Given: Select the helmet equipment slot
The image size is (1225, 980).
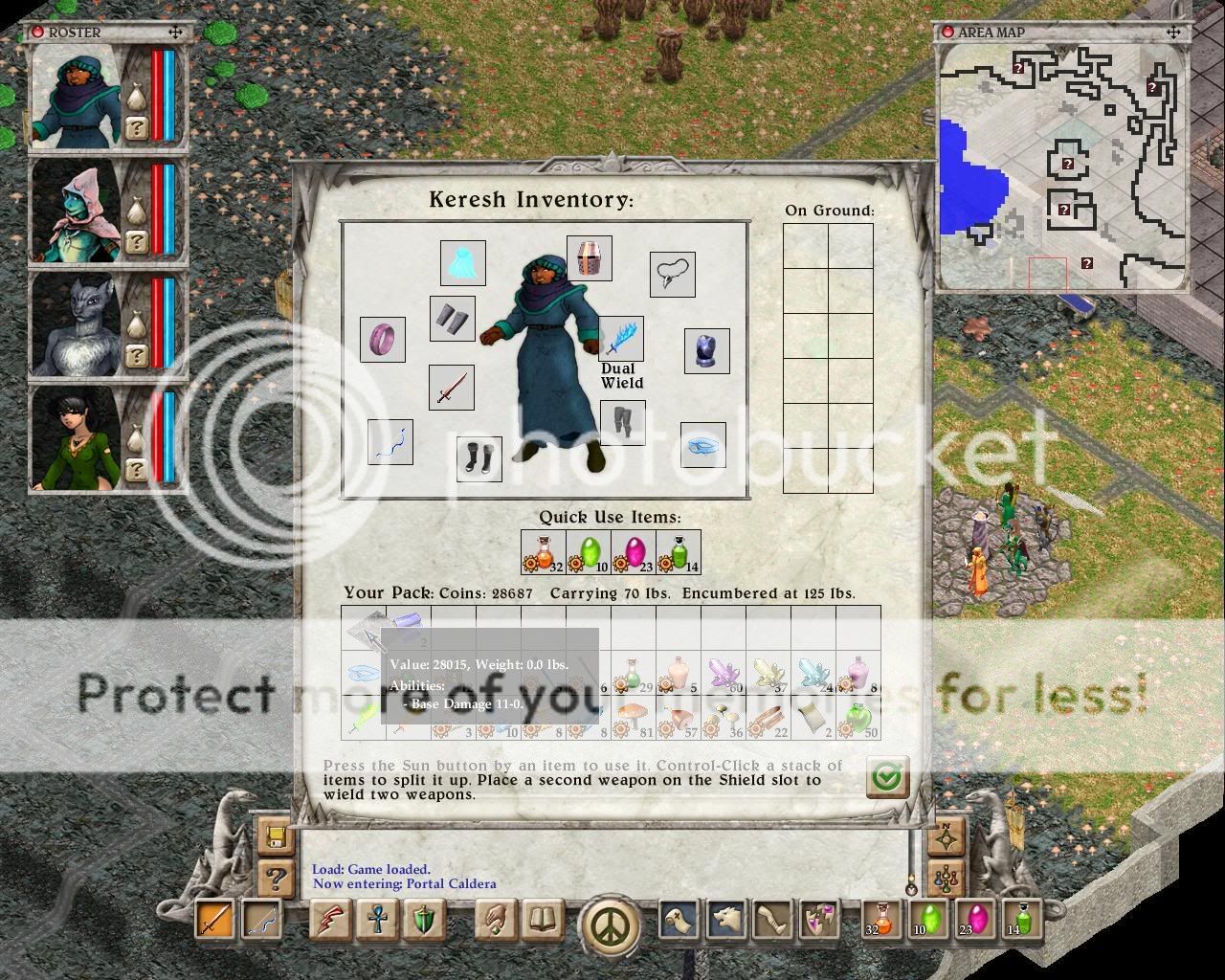Looking at the screenshot, I should tap(589, 258).
